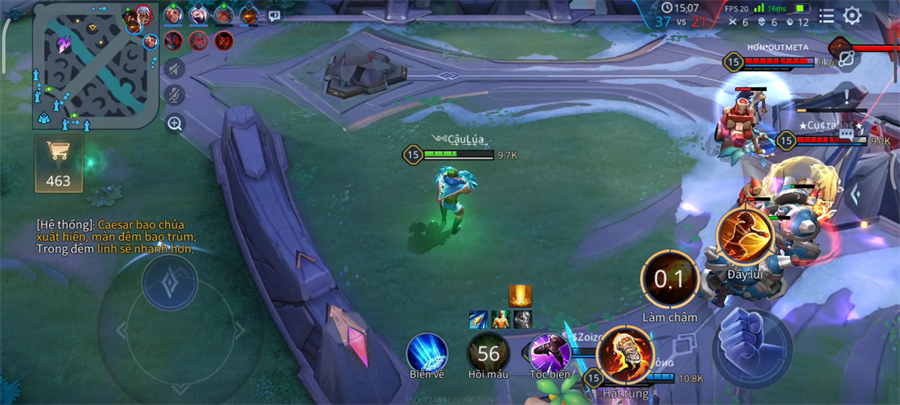Tap the alert exclamation ping button
Viewport: 900px width, 405px height.
(x=846, y=97)
